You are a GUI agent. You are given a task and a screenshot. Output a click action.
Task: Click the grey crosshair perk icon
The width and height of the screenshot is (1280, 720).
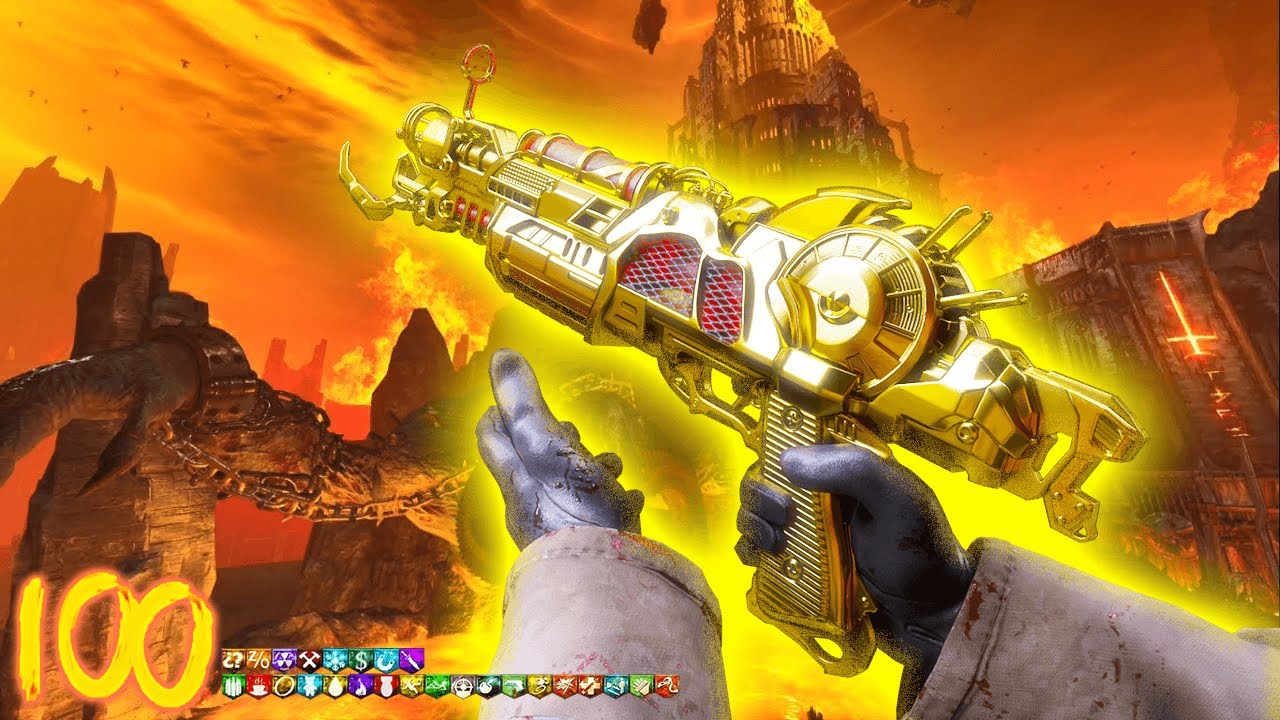(x=463, y=686)
